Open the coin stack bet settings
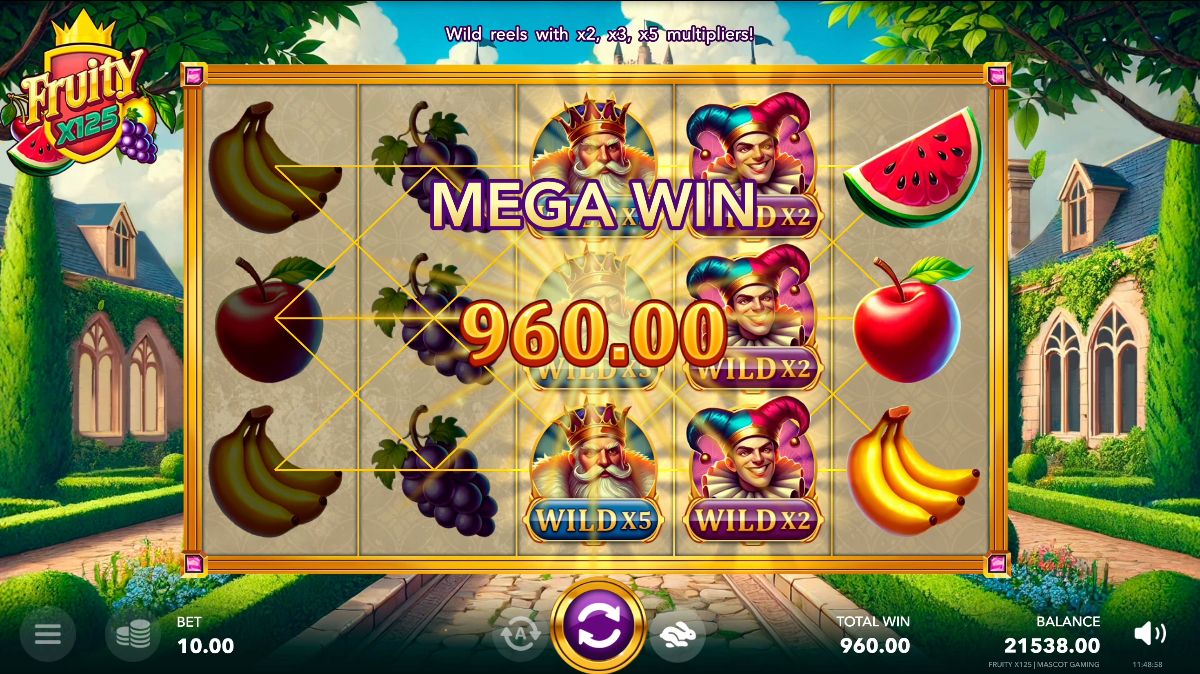The height and width of the screenshot is (674, 1200). coord(132,634)
